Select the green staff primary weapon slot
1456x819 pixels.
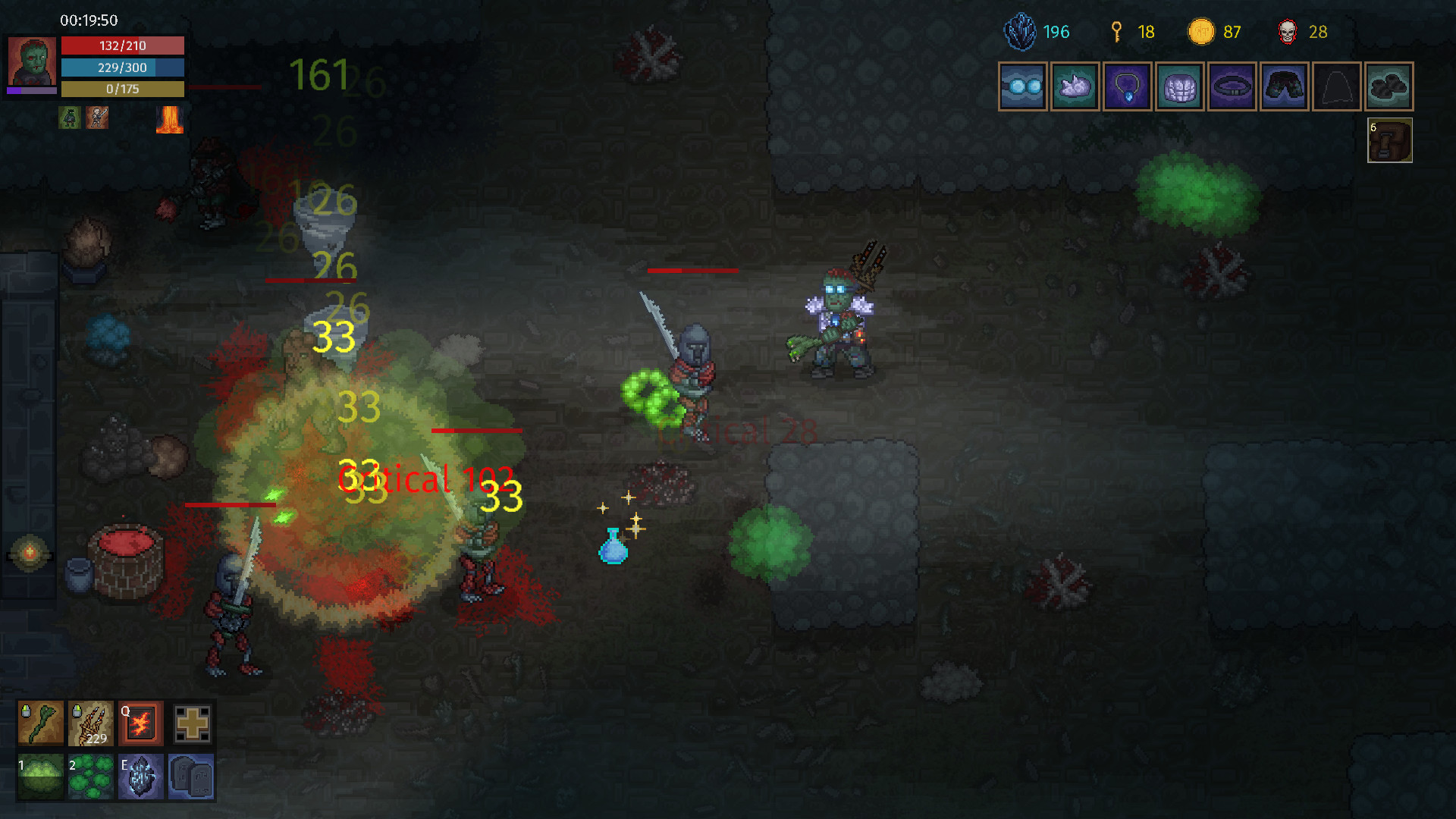39,723
